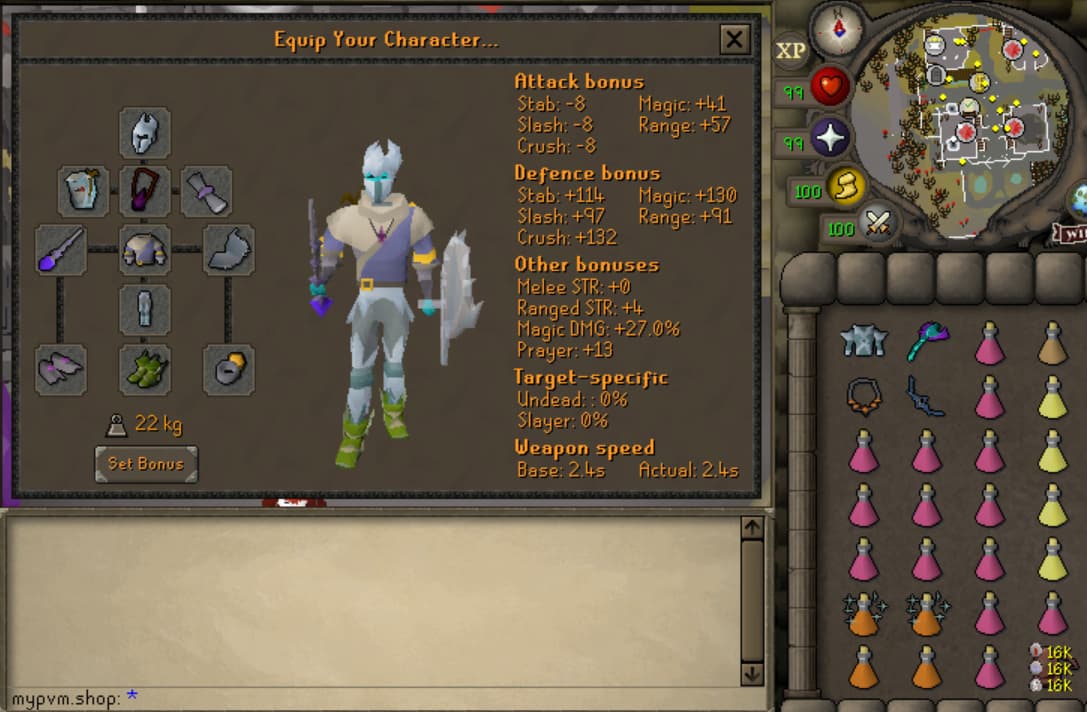The width and height of the screenshot is (1087, 712).
Task: Close the Equip Your Character window
Action: pos(734,40)
